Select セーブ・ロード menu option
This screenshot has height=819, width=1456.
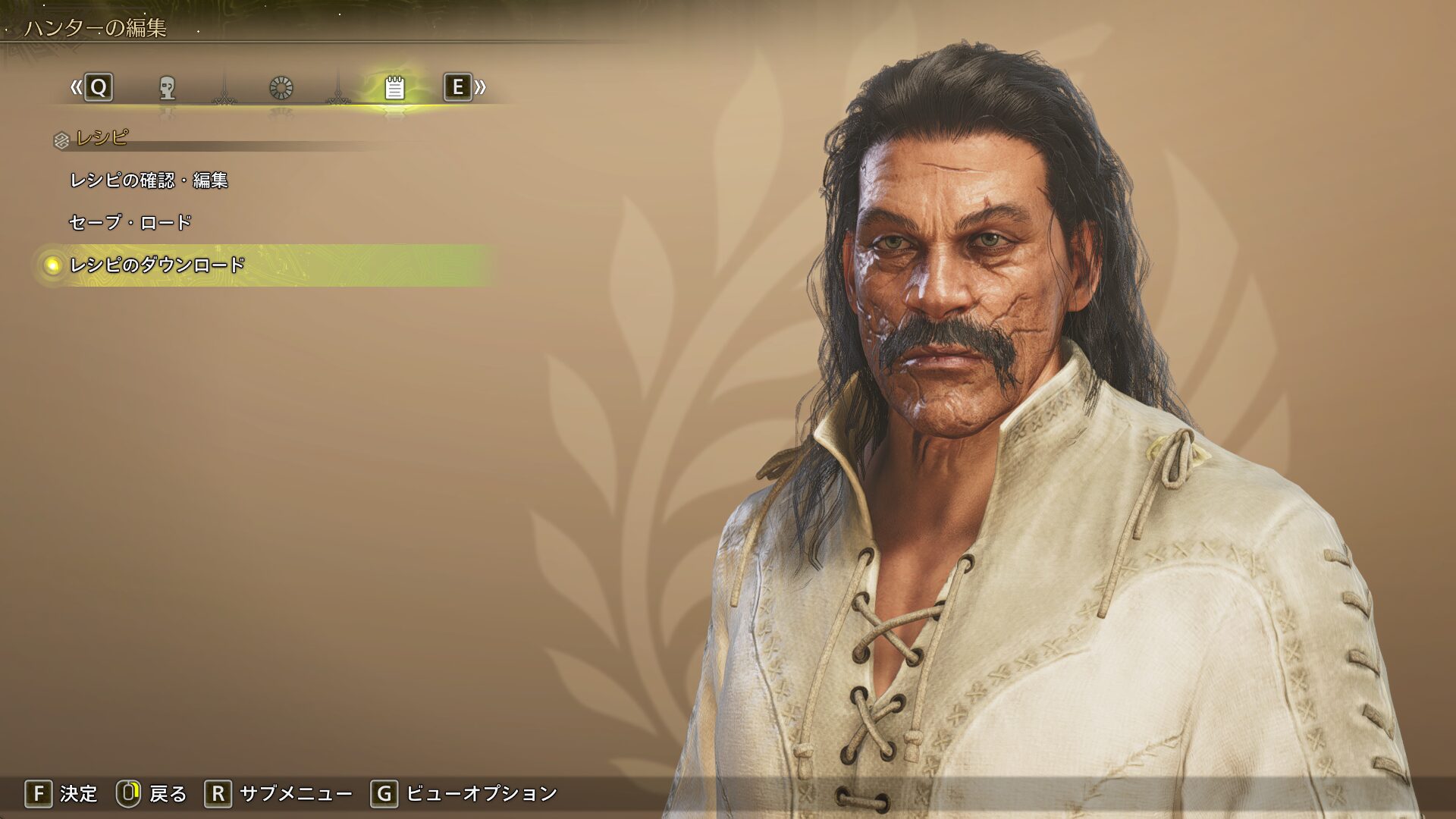pyautogui.click(x=130, y=222)
